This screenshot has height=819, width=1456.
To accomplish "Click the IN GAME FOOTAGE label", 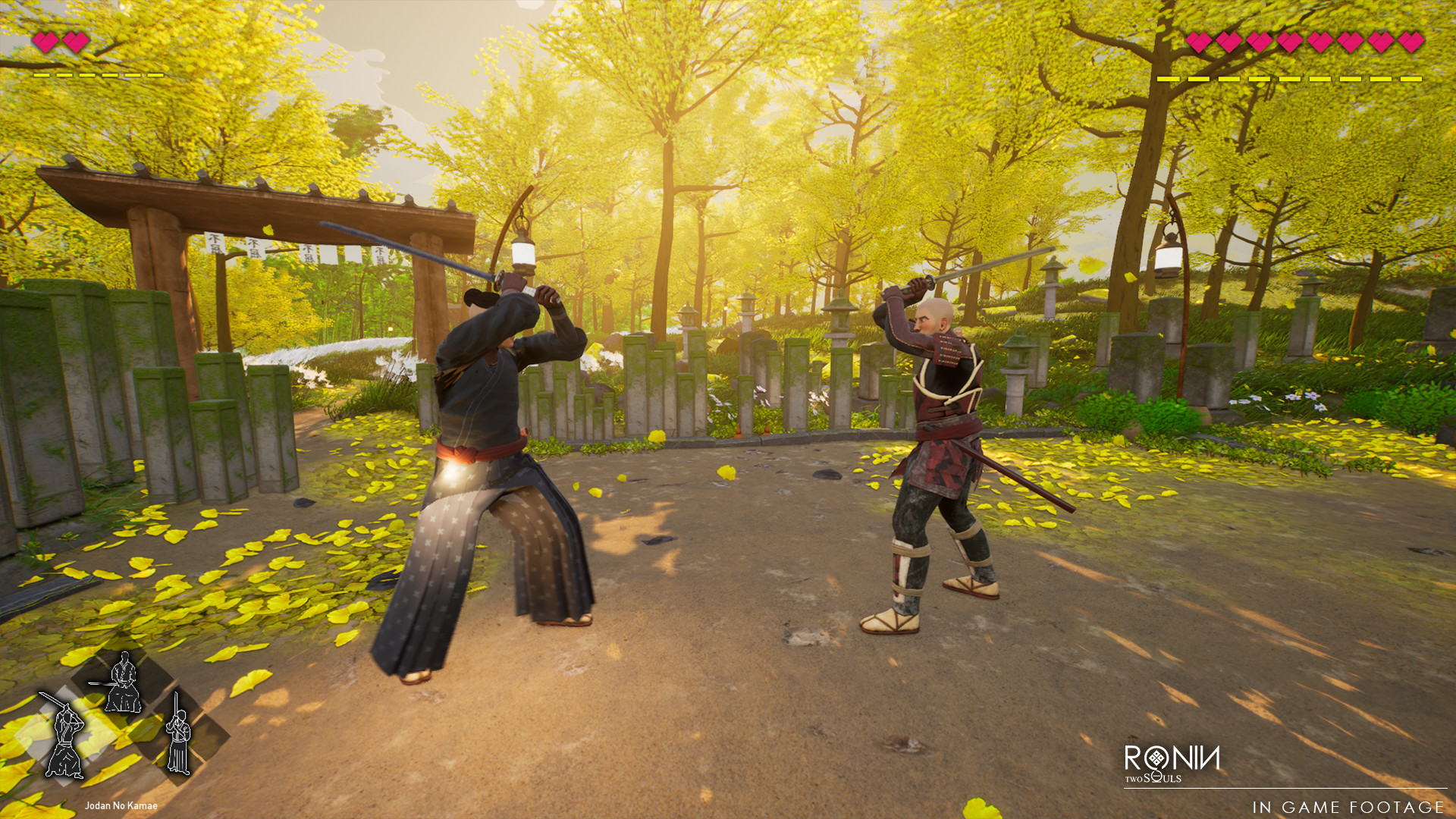I will (1349, 807).
